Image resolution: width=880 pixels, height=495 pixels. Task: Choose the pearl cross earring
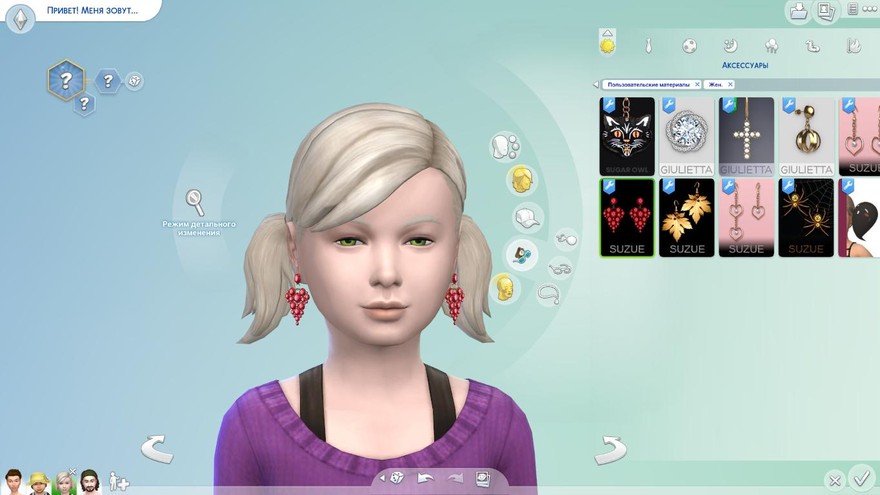pyautogui.click(x=746, y=136)
